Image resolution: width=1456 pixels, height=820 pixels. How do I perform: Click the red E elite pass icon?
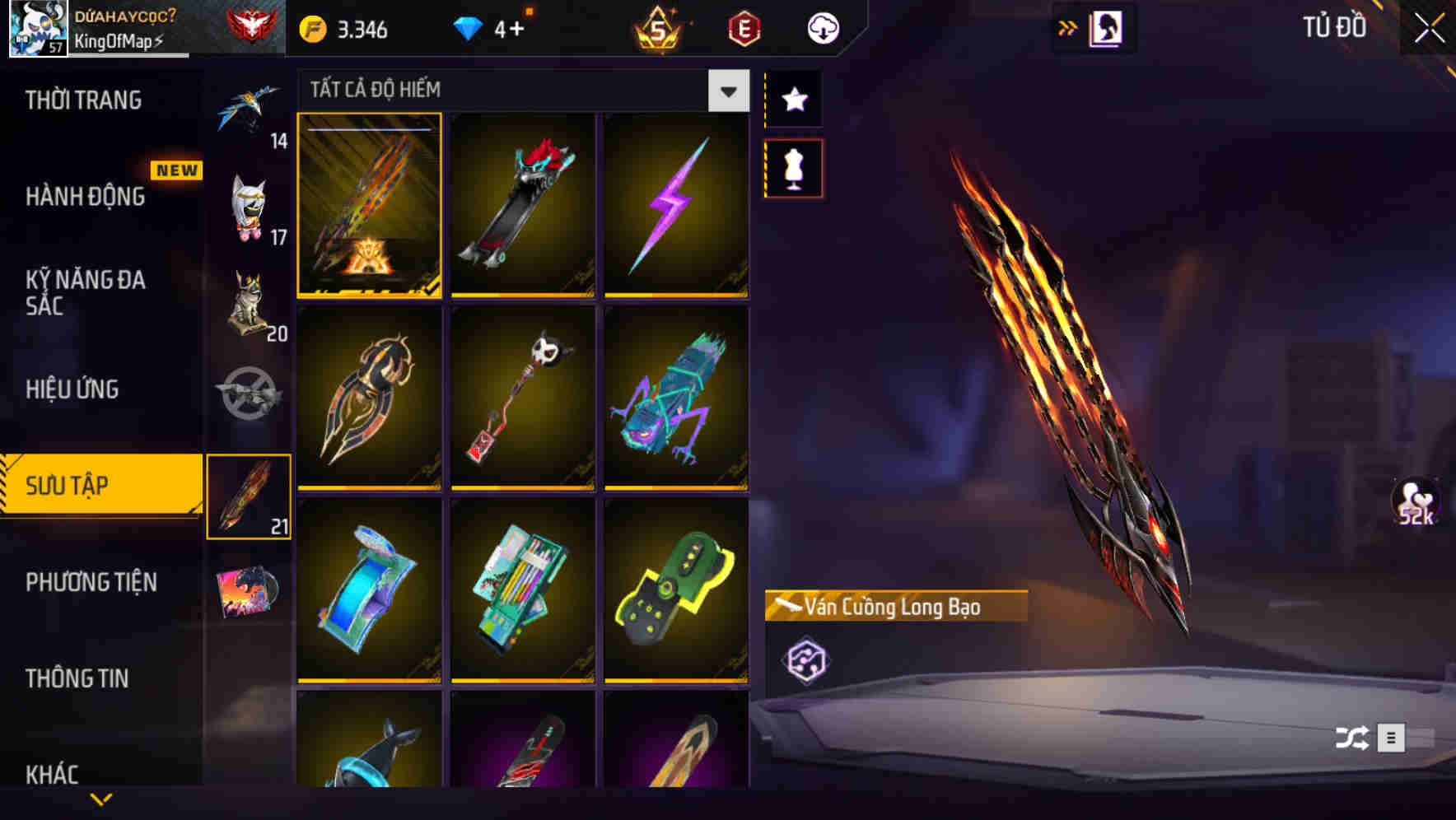742,27
